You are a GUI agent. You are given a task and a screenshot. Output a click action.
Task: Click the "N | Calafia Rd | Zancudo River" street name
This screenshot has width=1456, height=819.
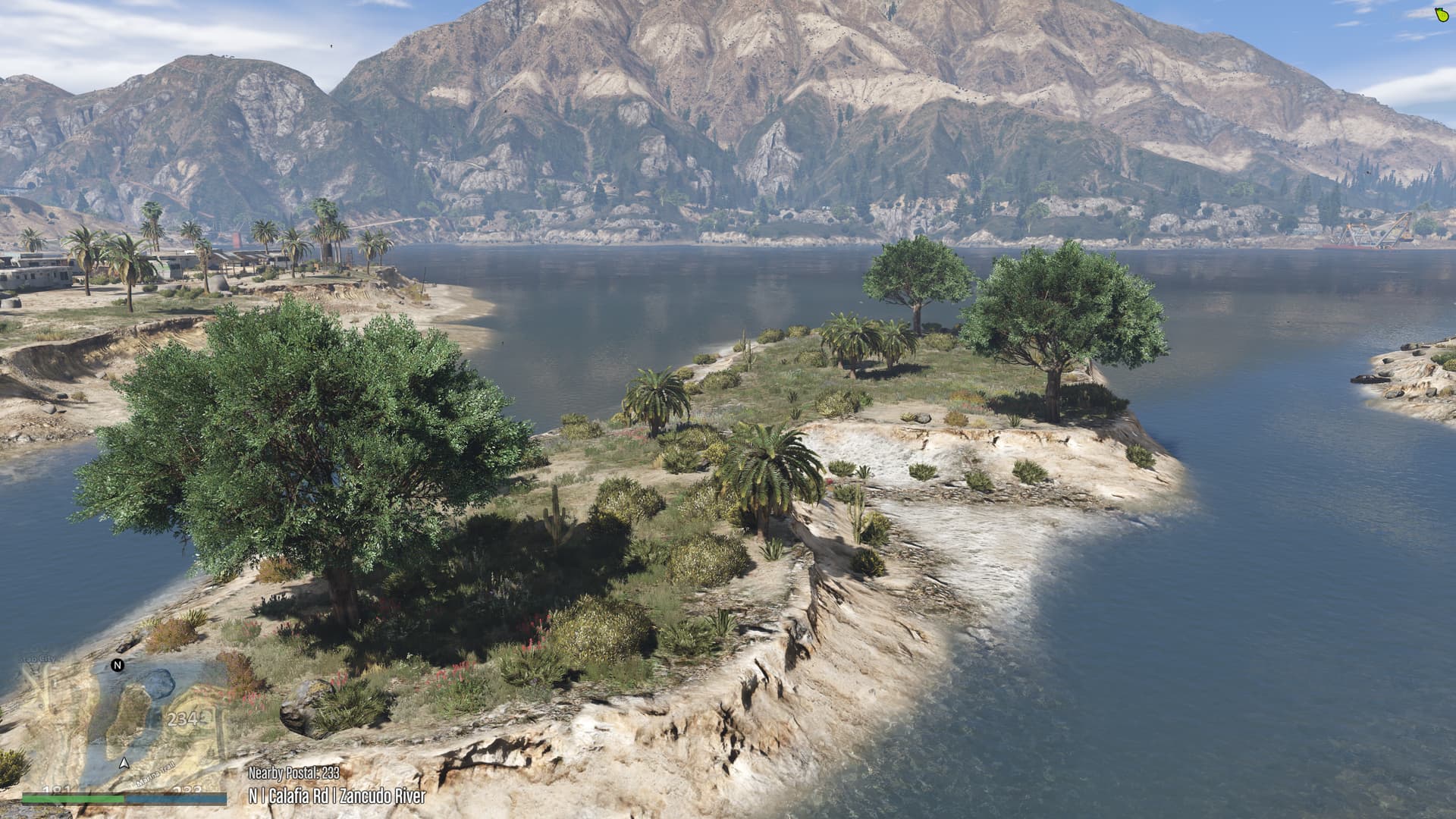336,796
